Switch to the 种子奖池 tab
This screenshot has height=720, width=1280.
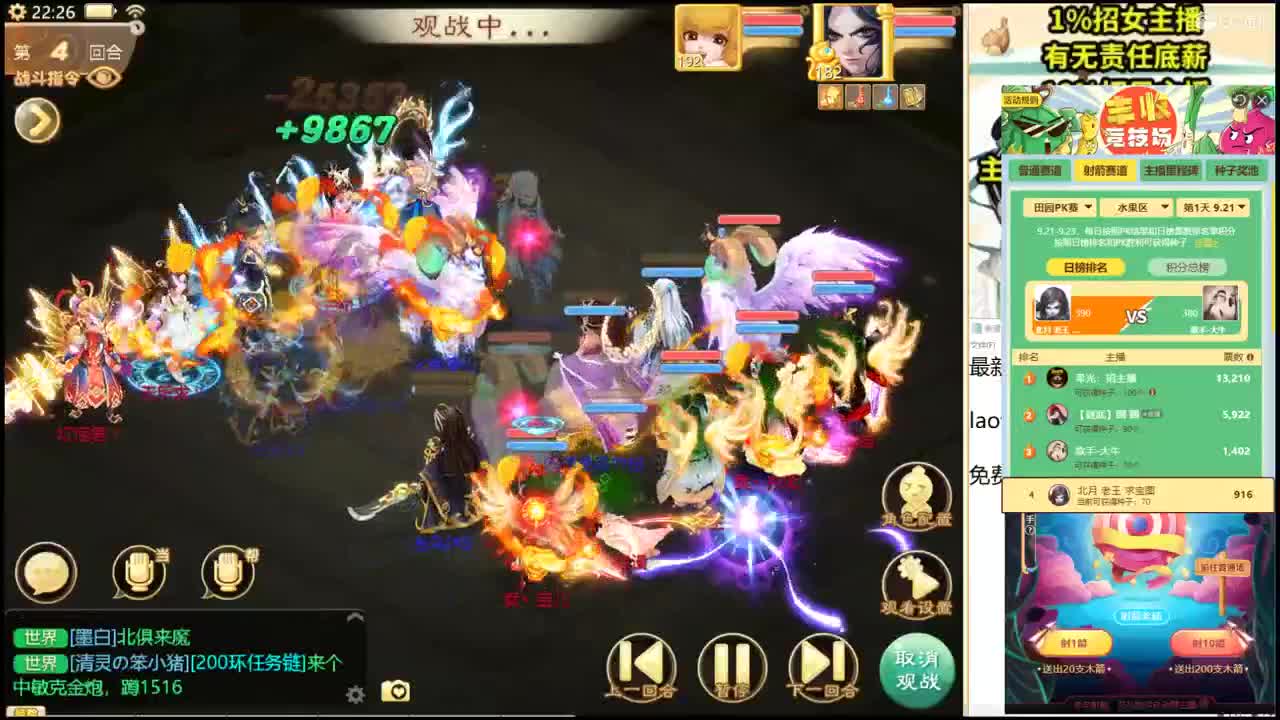1237,170
